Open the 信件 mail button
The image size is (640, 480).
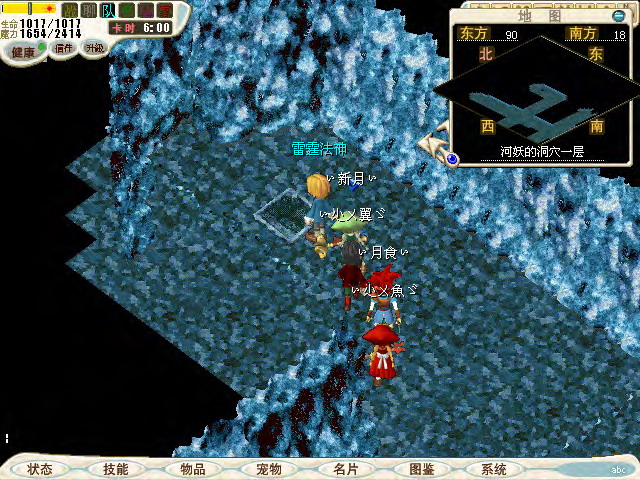pos(64,48)
